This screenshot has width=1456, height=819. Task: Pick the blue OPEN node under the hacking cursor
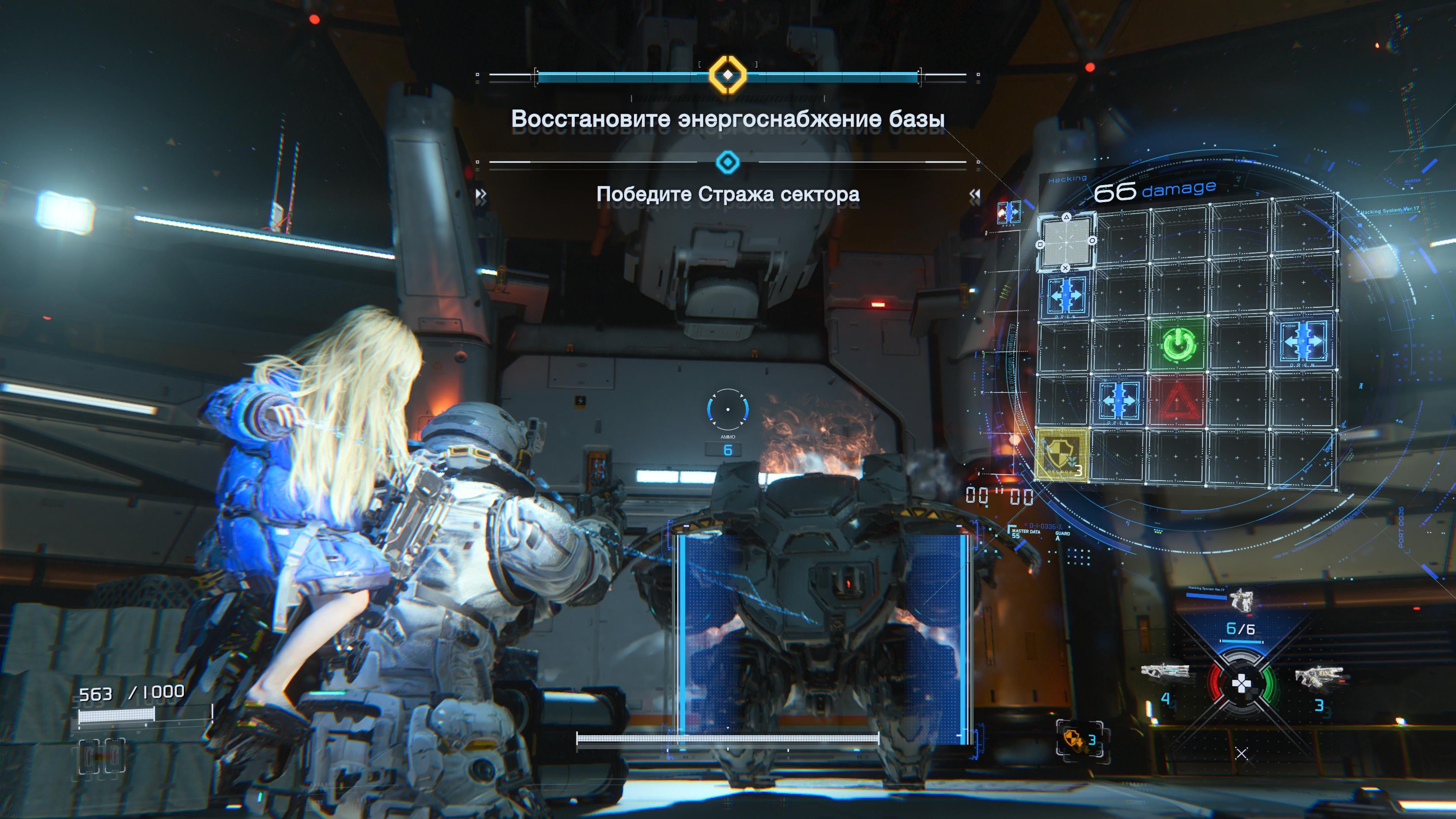[x=1066, y=295]
